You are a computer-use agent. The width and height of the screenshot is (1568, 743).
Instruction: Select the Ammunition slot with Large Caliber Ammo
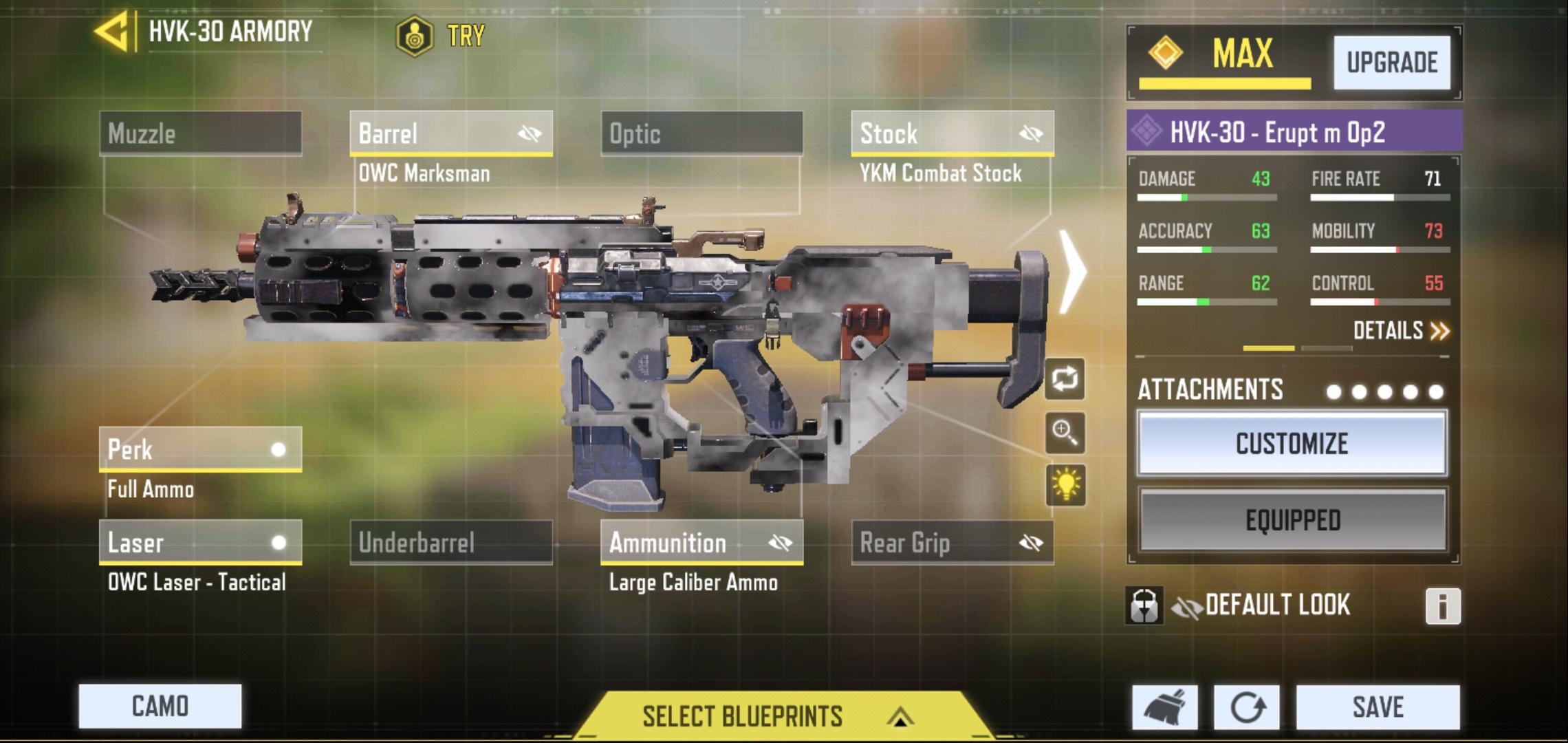click(701, 543)
